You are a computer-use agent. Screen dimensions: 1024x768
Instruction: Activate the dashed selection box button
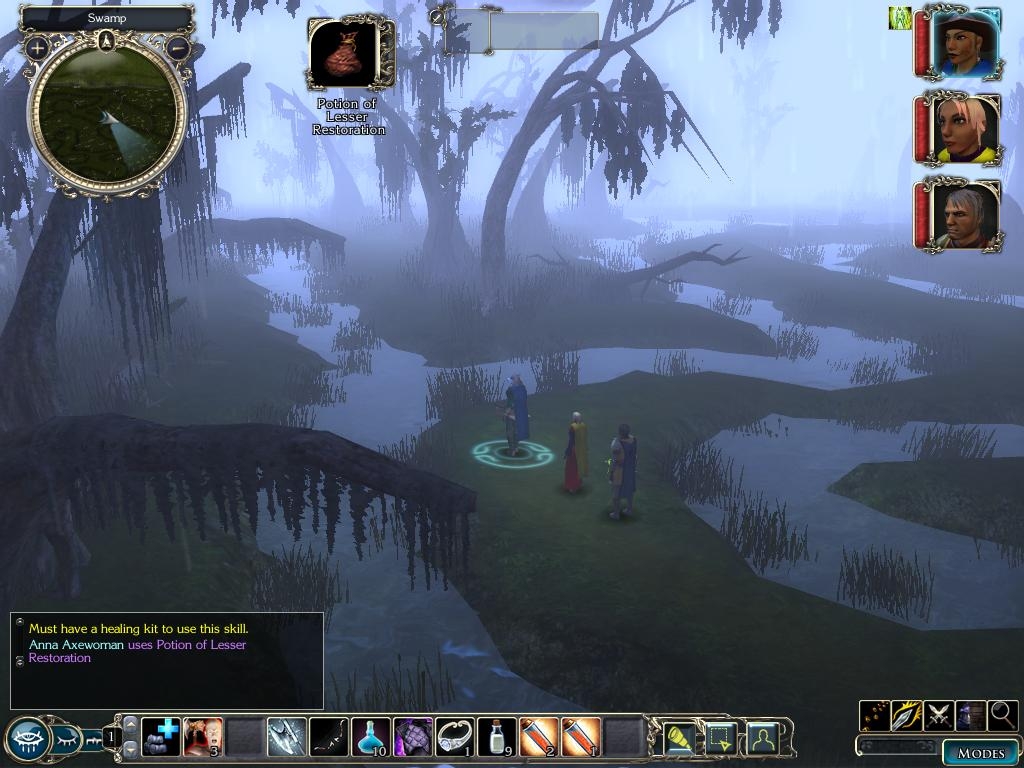click(721, 738)
